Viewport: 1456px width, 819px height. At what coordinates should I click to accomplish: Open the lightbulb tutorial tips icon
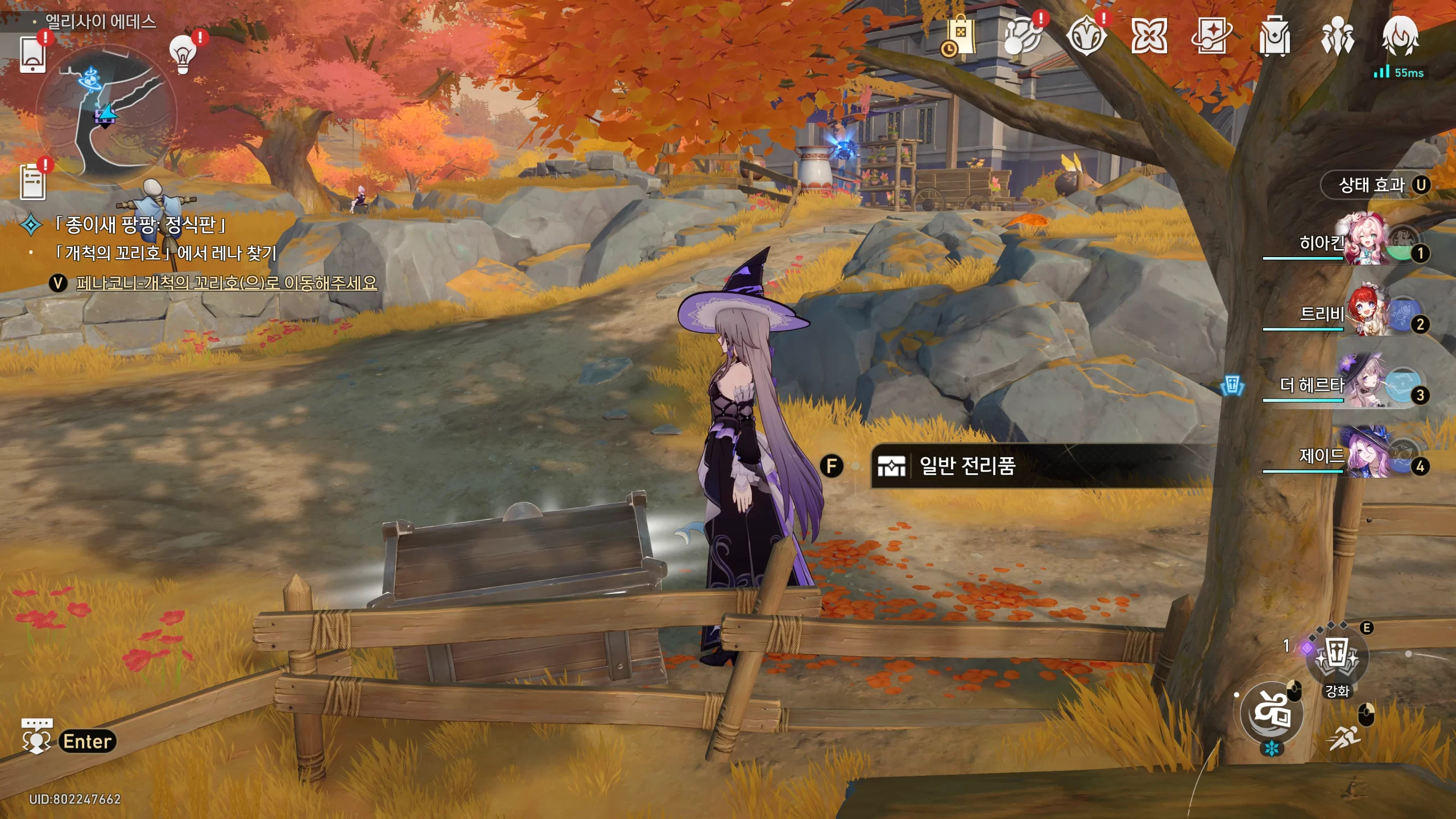pos(183,55)
